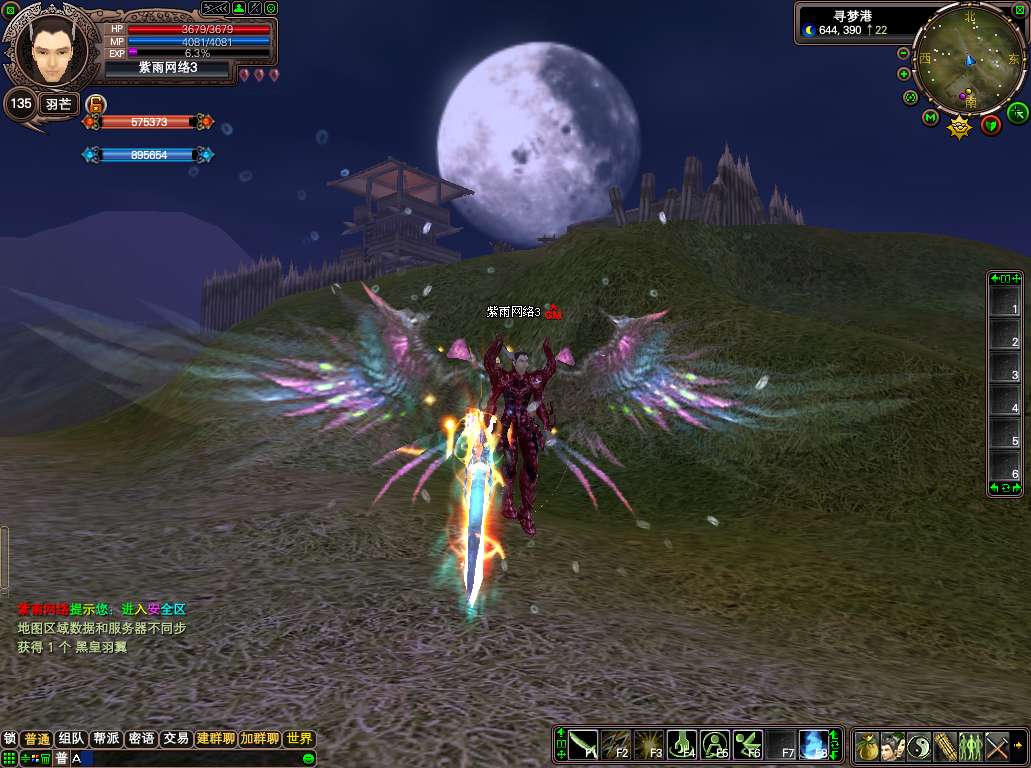The height and width of the screenshot is (768, 1031).
Task: Activate the F1 blade skill
Action: (583, 745)
